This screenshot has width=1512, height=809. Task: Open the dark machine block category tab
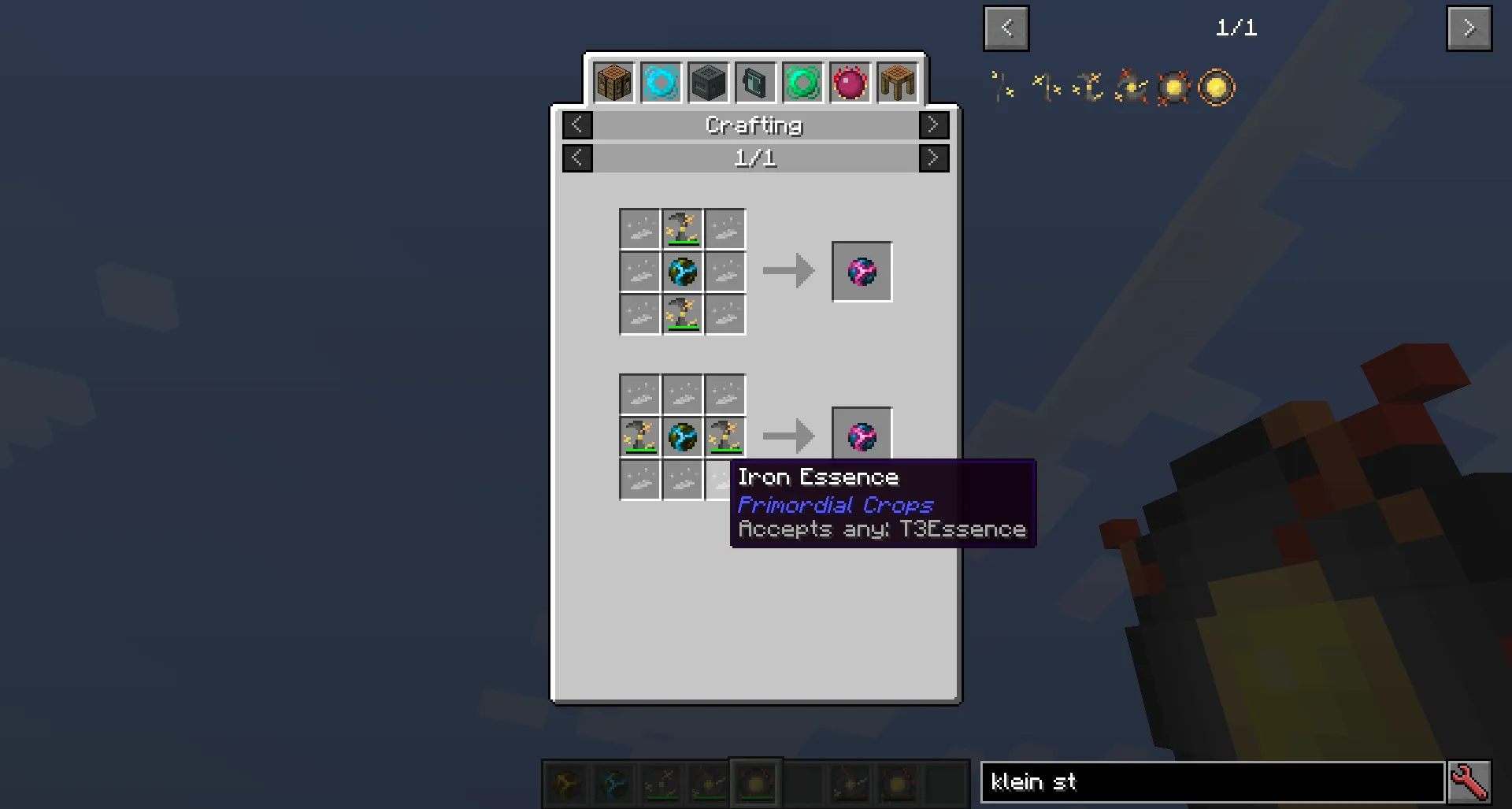pyautogui.click(x=708, y=81)
